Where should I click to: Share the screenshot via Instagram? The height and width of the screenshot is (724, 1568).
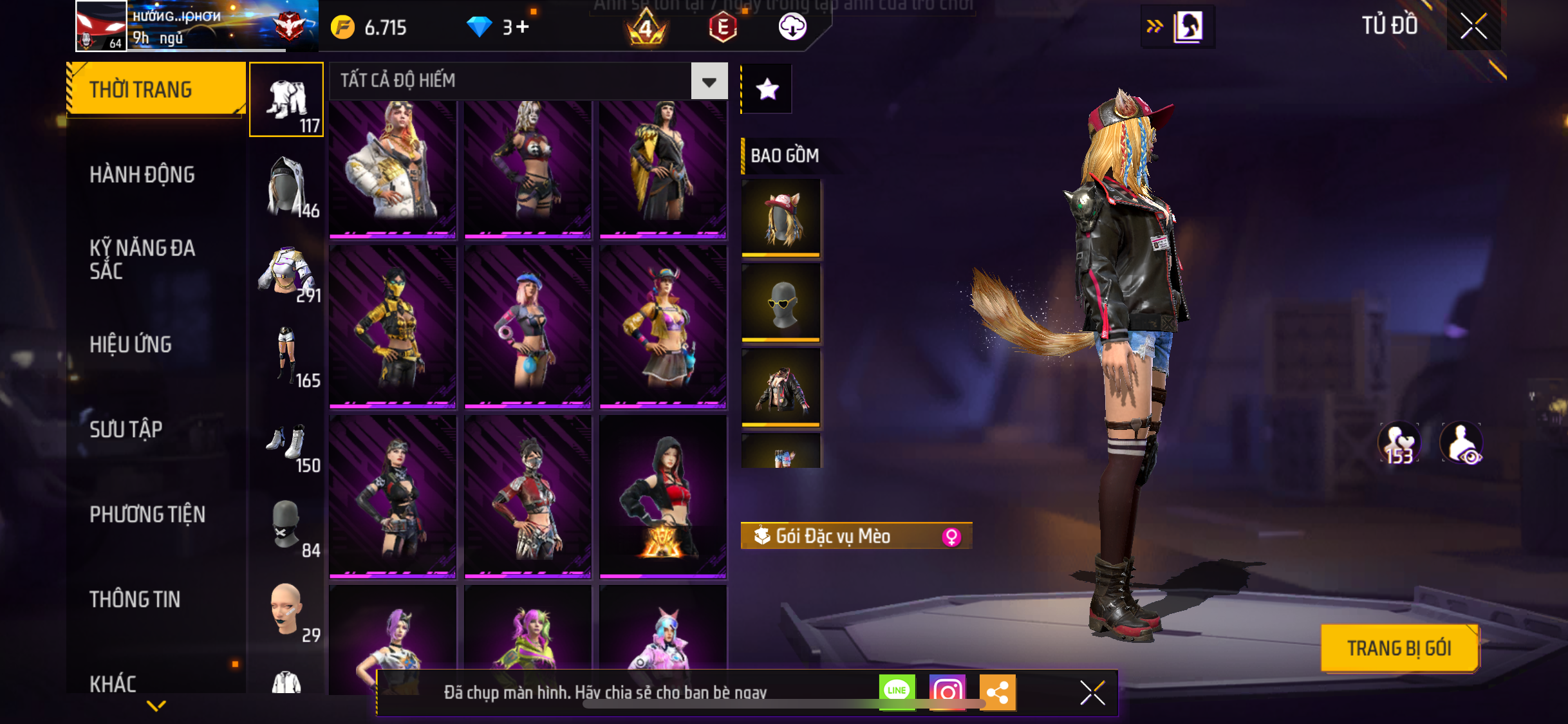click(947, 692)
